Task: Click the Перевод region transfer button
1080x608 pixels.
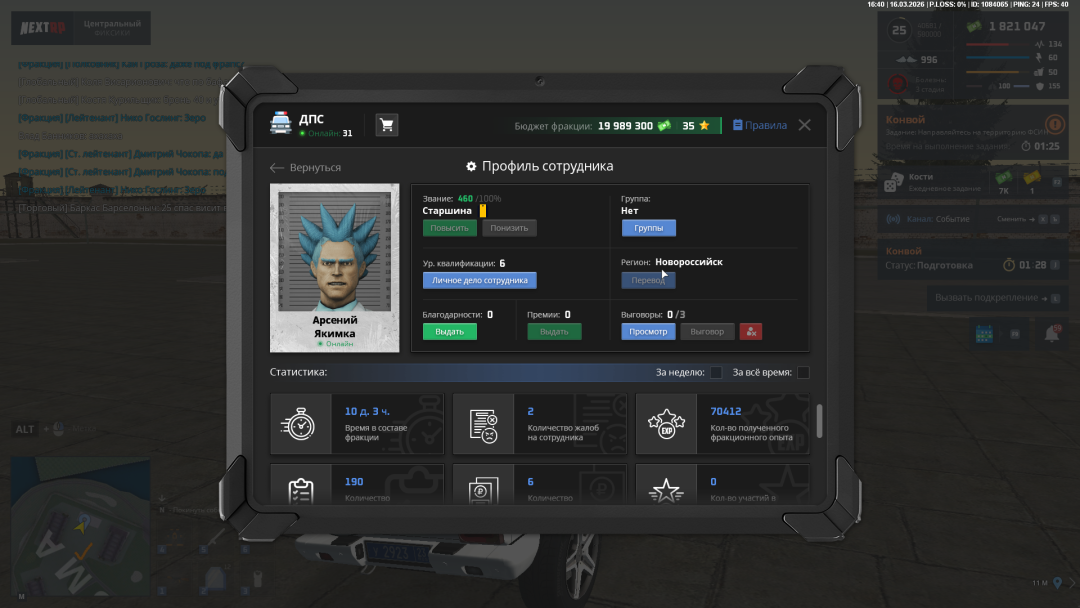Action: (x=648, y=281)
